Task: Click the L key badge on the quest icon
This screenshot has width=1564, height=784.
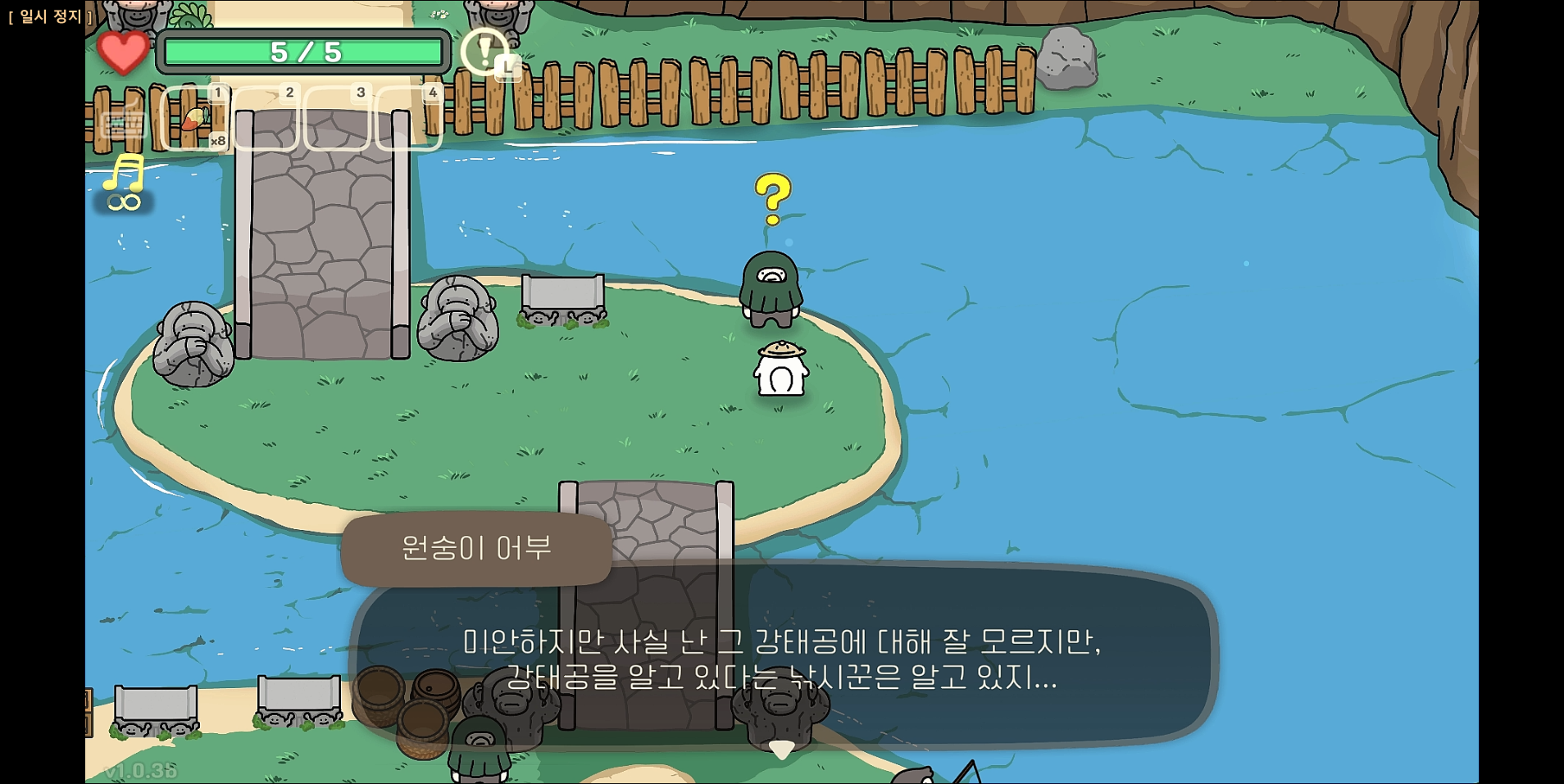Action: 507,70
